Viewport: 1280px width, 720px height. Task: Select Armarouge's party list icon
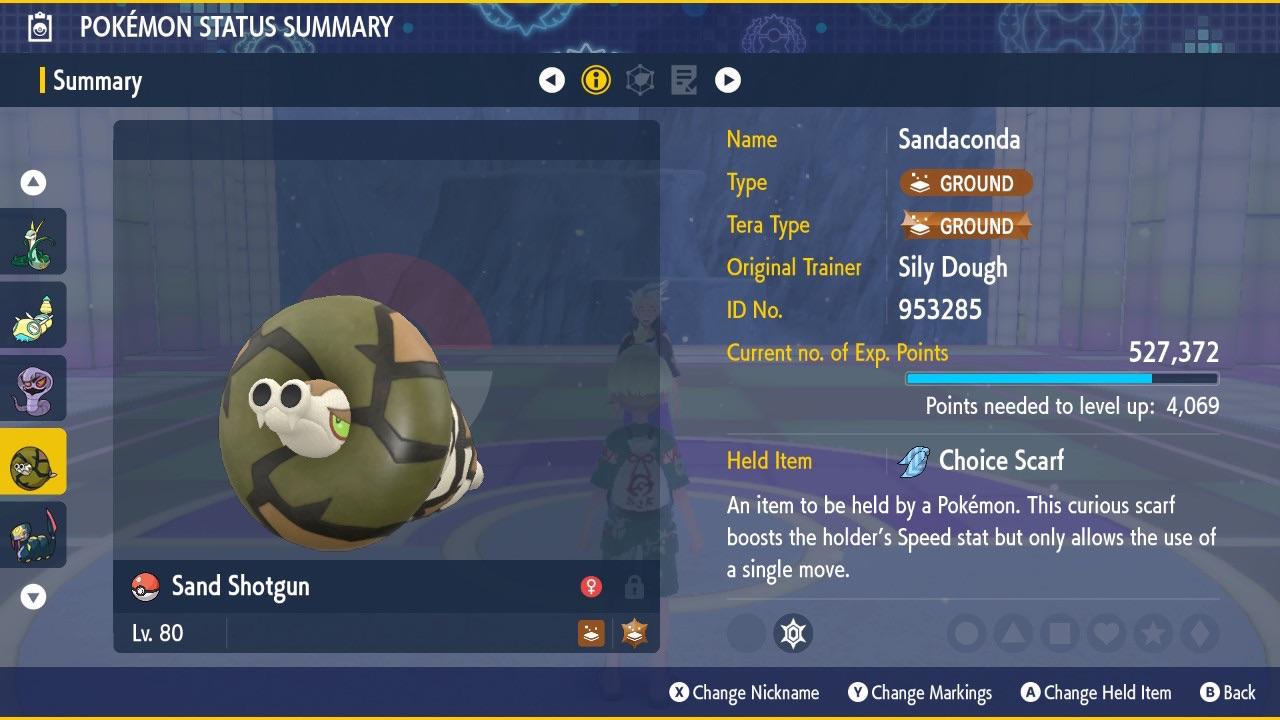pyautogui.click(x=33, y=314)
